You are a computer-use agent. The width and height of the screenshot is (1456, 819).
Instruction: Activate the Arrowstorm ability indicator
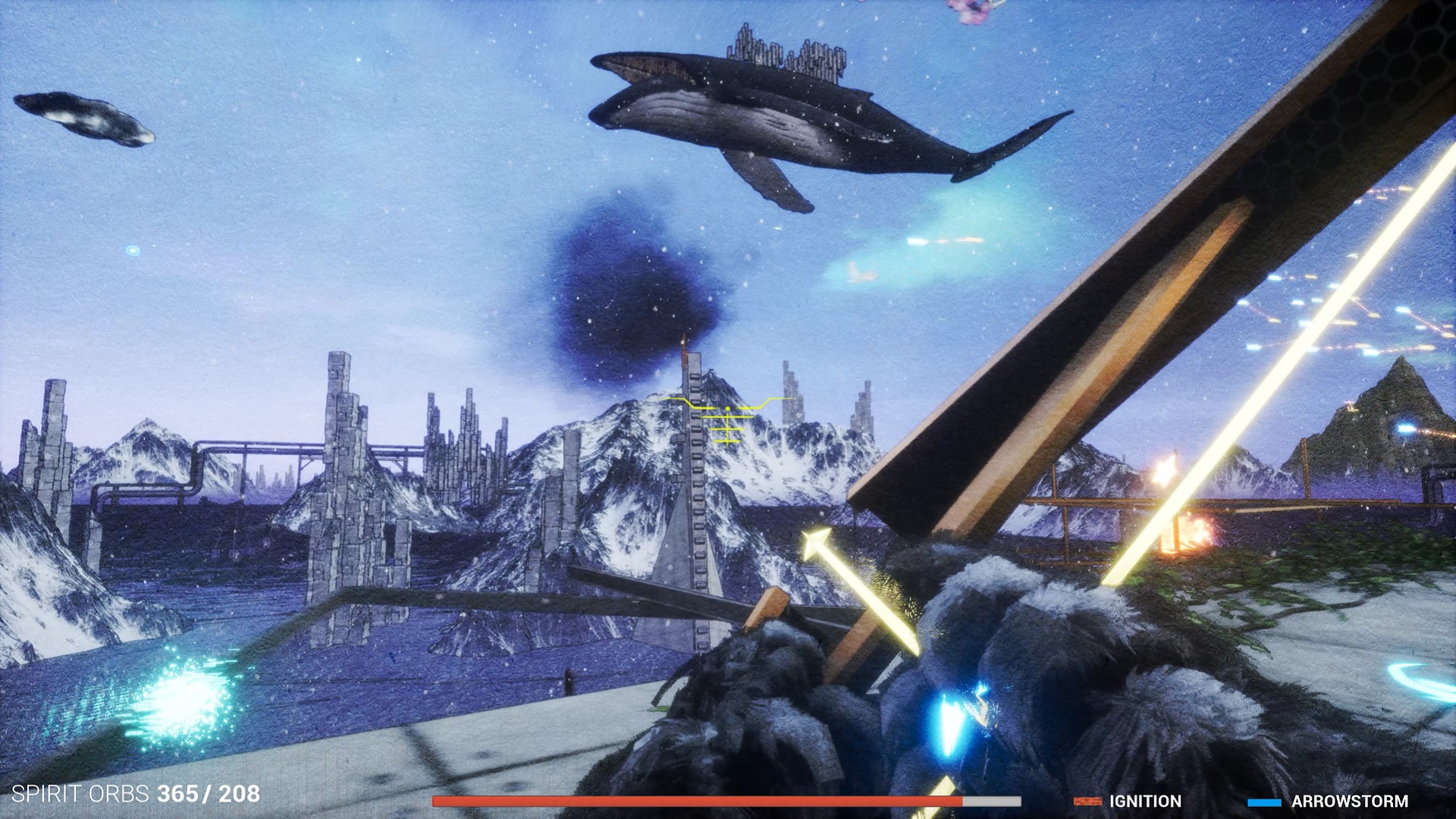(1328, 801)
